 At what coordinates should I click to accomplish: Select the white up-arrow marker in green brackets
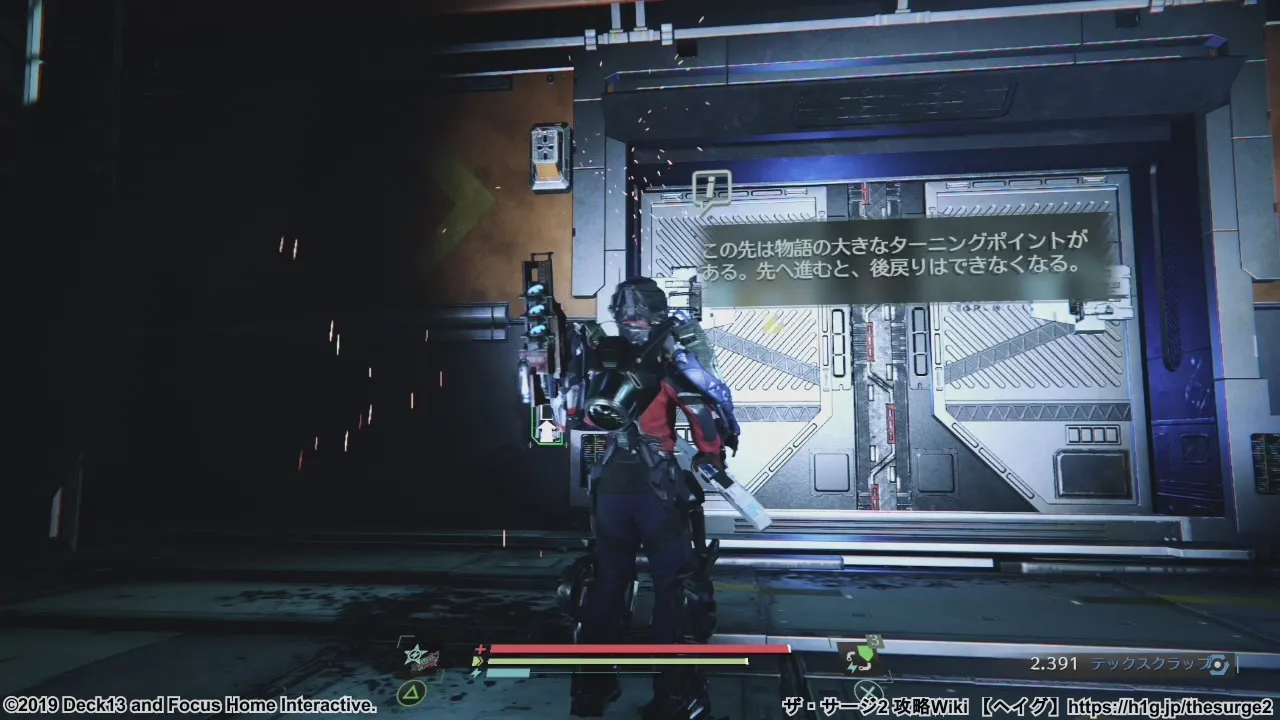pyautogui.click(x=547, y=429)
